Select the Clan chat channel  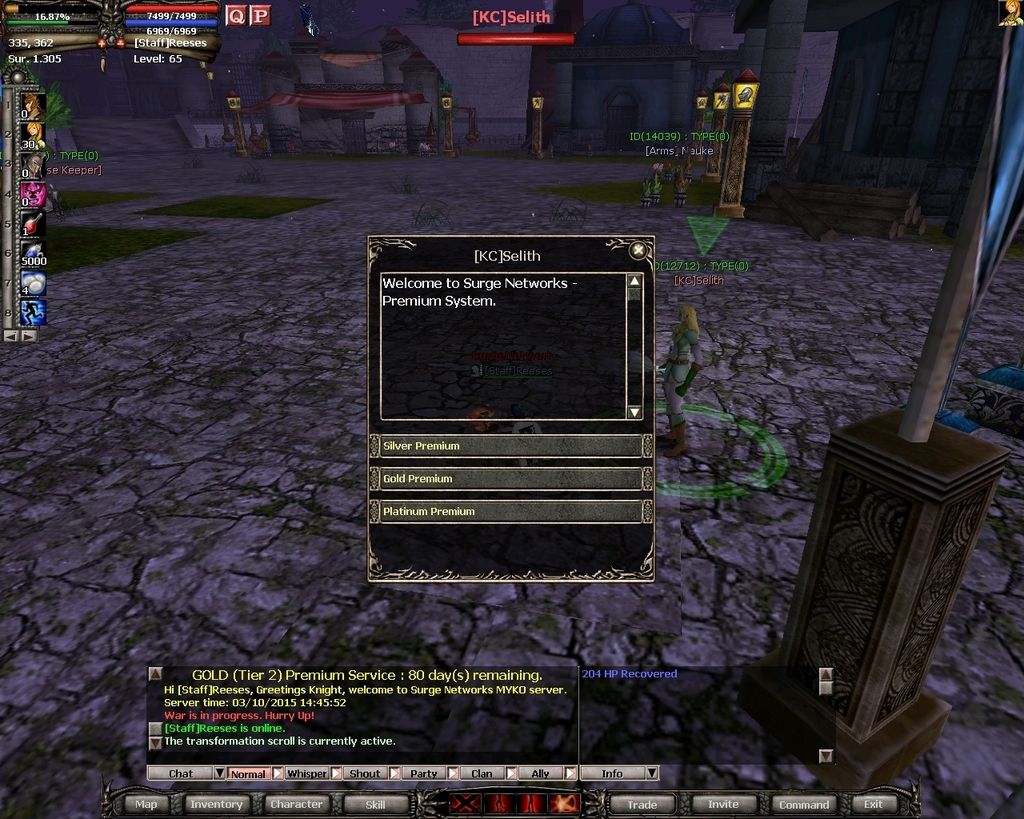point(481,773)
